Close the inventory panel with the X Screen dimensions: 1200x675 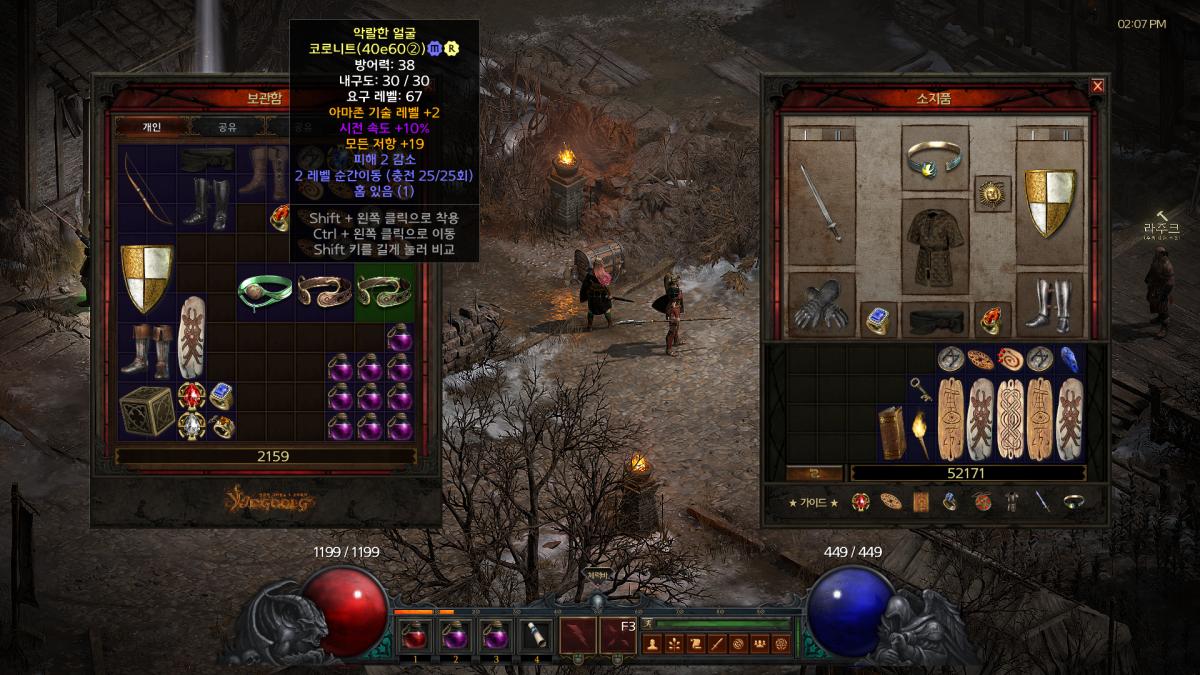(x=1097, y=86)
